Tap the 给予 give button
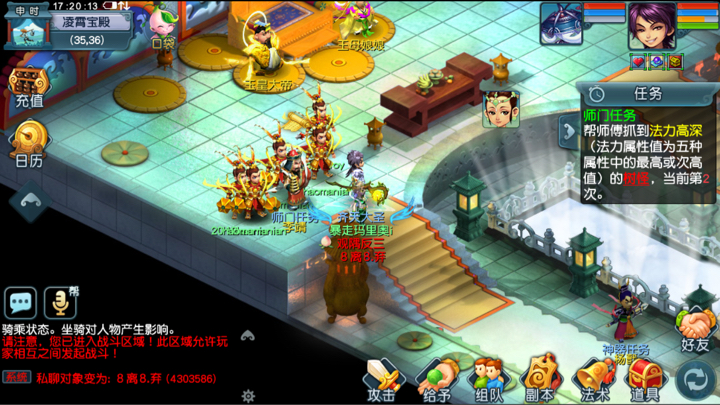 (436, 379)
